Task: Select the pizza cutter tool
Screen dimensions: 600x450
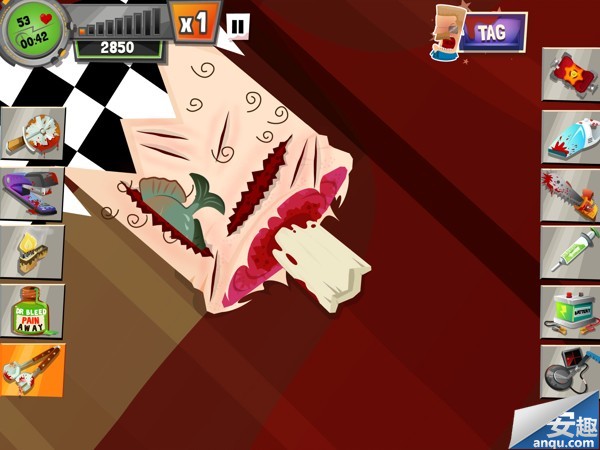Action: click(x=32, y=133)
